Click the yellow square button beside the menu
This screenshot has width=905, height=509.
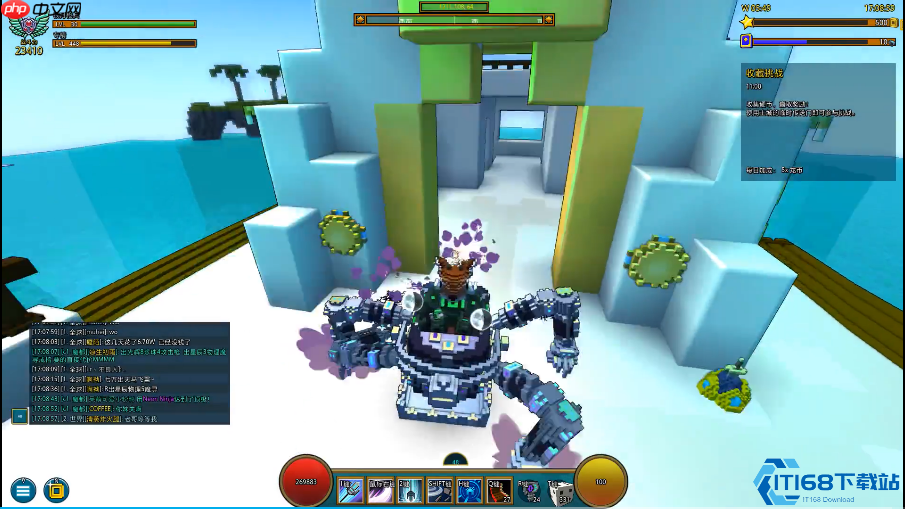[x=57, y=490]
